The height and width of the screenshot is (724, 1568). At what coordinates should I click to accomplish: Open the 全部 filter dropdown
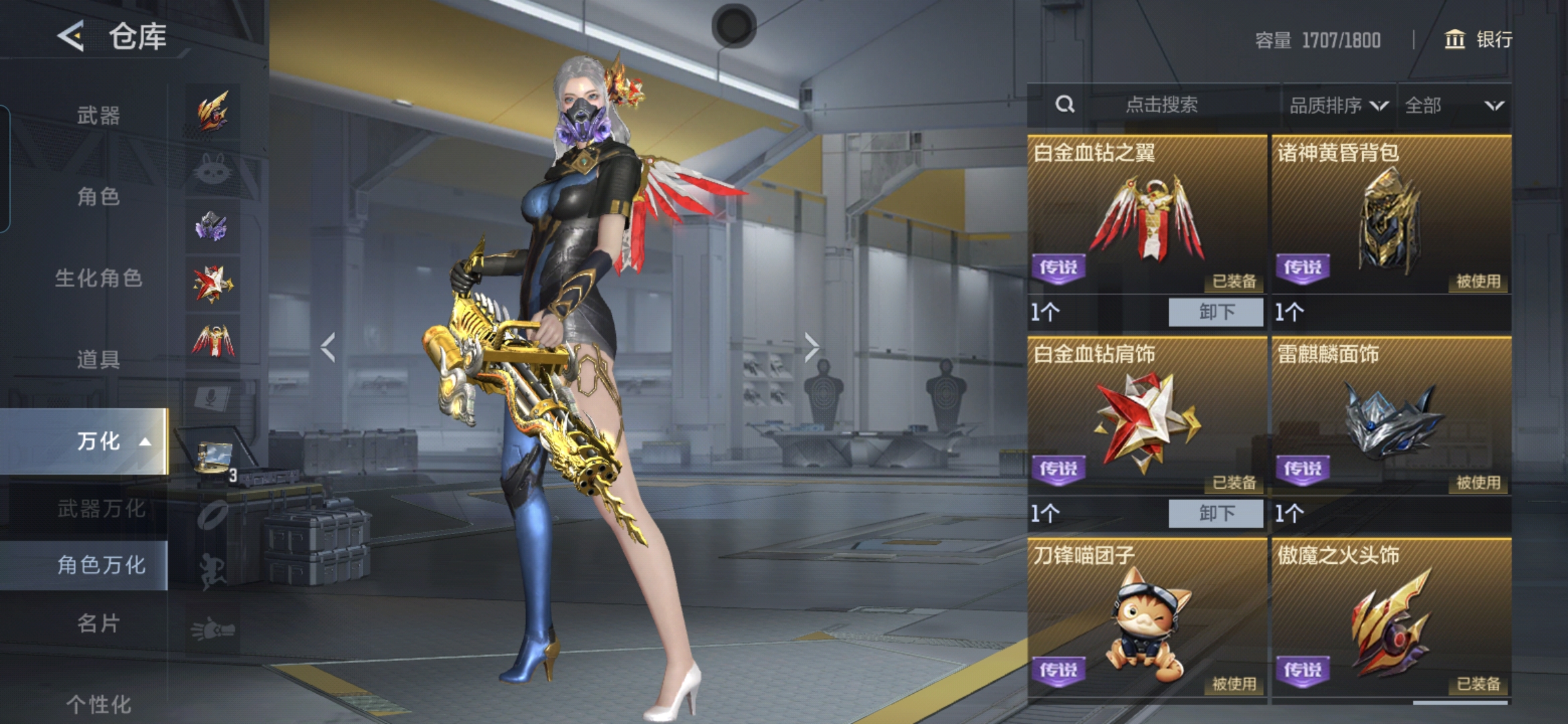pyautogui.click(x=1453, y=105)
